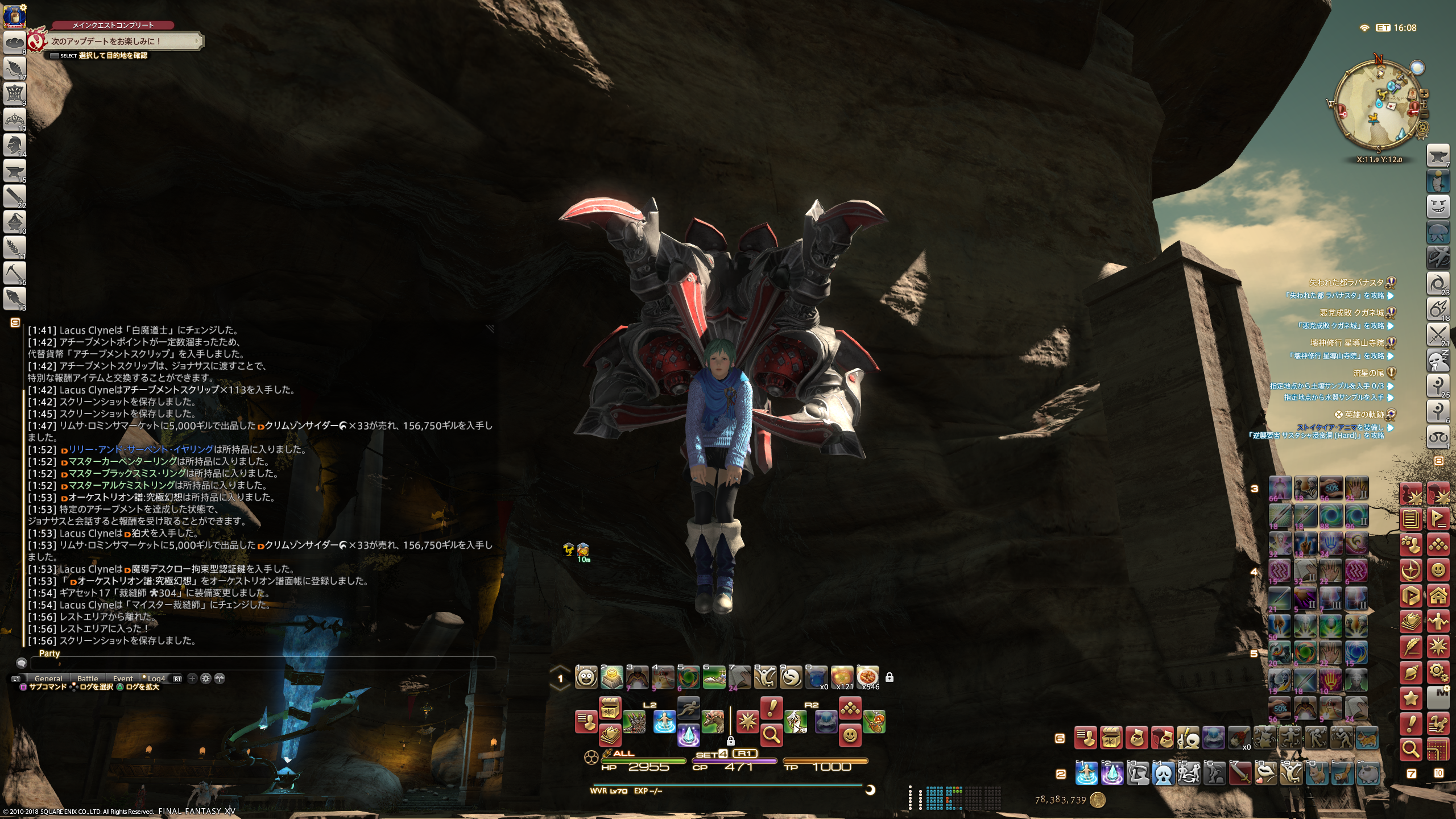1456x819 pixels.
Task: Add a new chat tab with plus button
Action: point(192,679)
